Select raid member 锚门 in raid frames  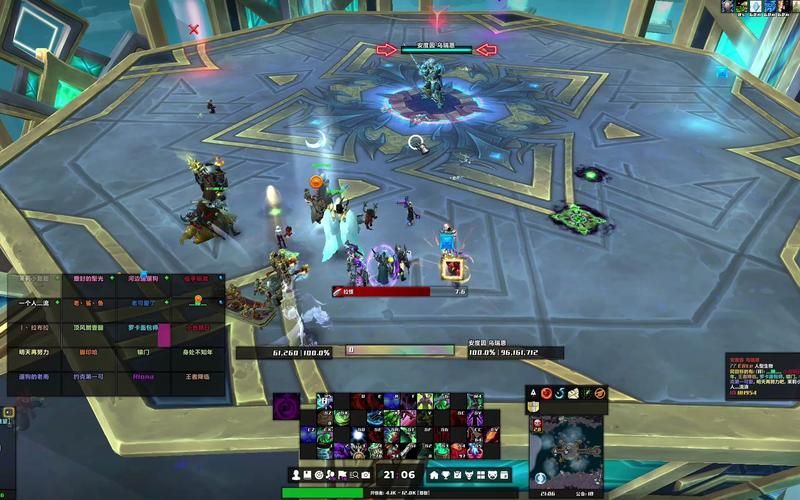coord(143,352)
